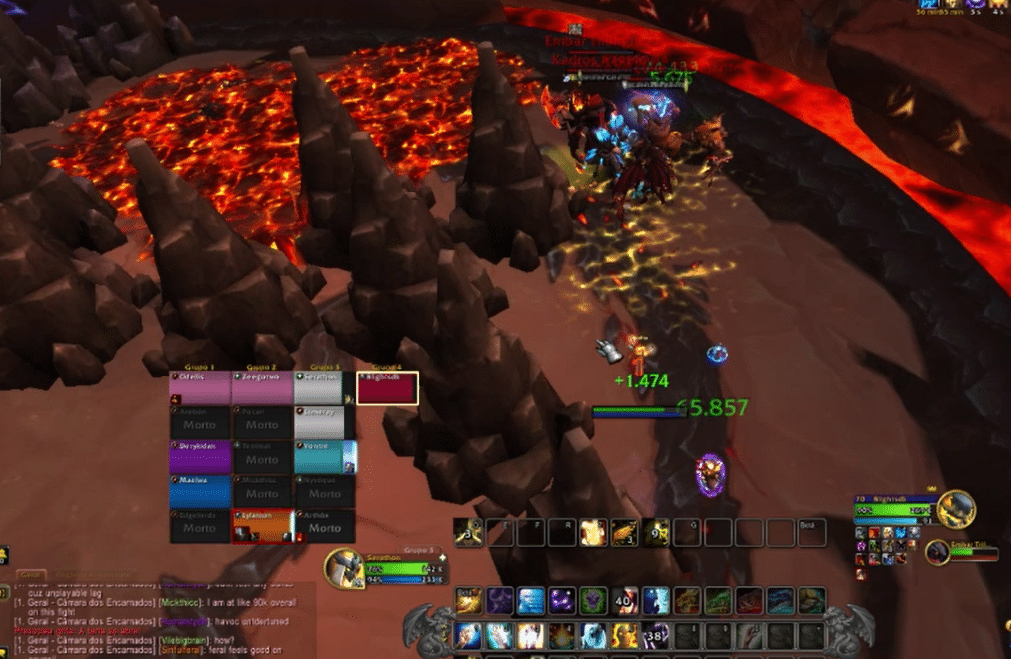Click the Serathon player portrait

[x=343, y=569]
